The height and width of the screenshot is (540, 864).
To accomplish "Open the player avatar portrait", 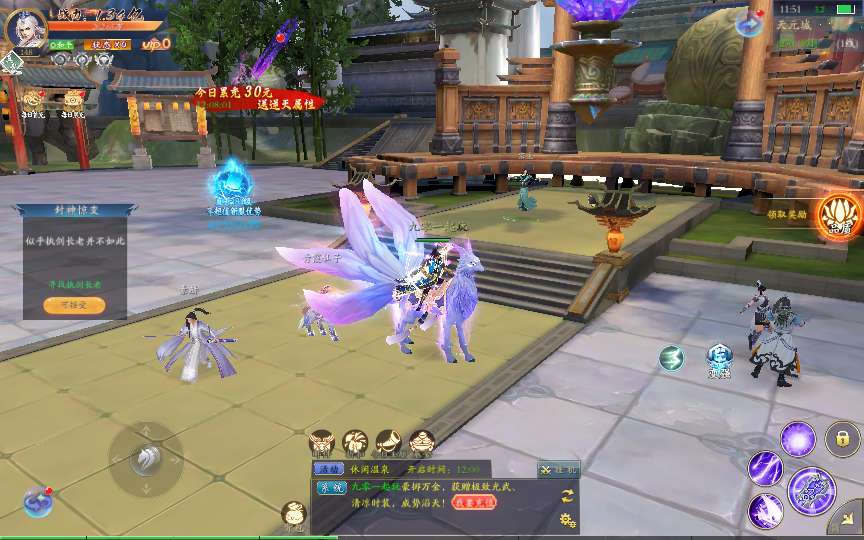I will [25, 28].
